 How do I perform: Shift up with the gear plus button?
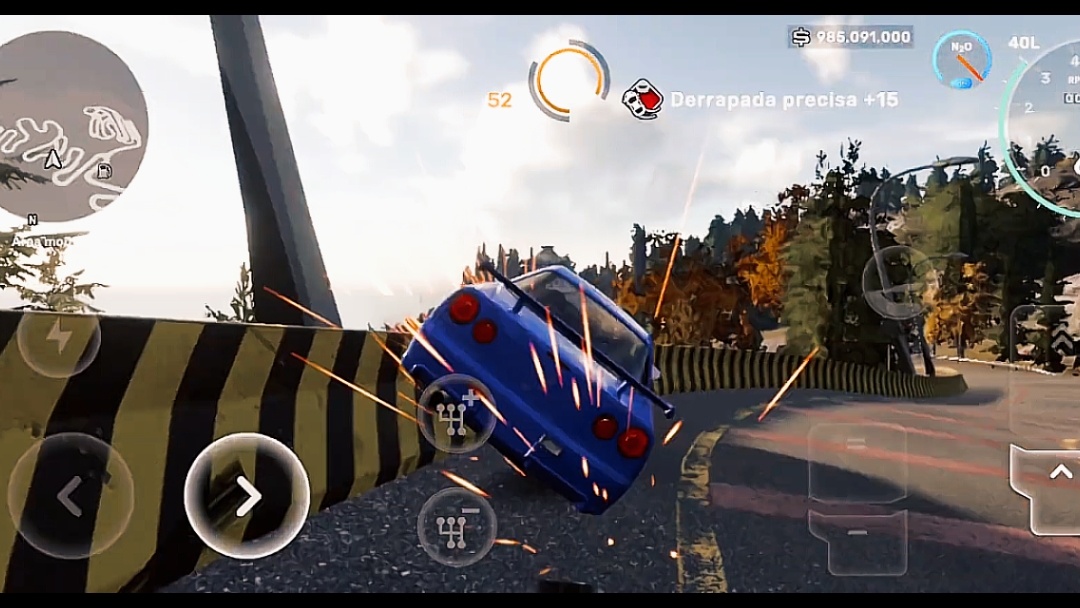pos(456,414)
